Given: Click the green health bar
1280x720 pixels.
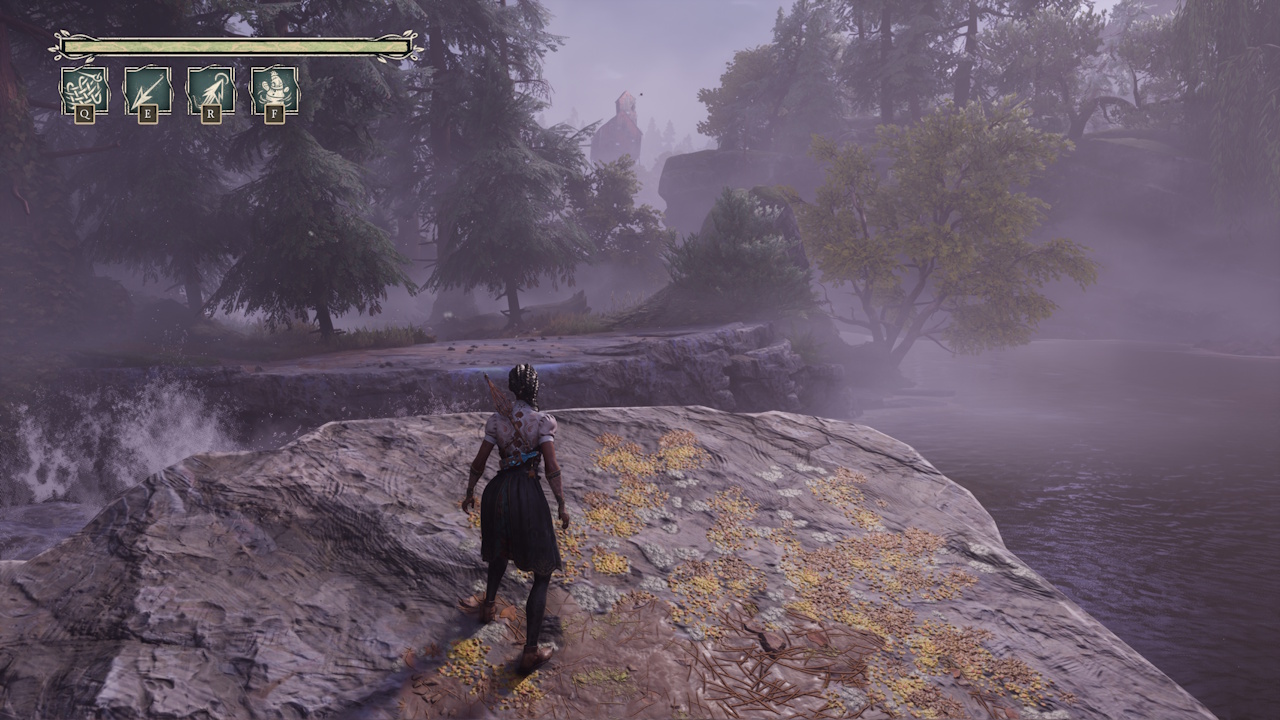Looking at the screenshot, I should [230, 45].
